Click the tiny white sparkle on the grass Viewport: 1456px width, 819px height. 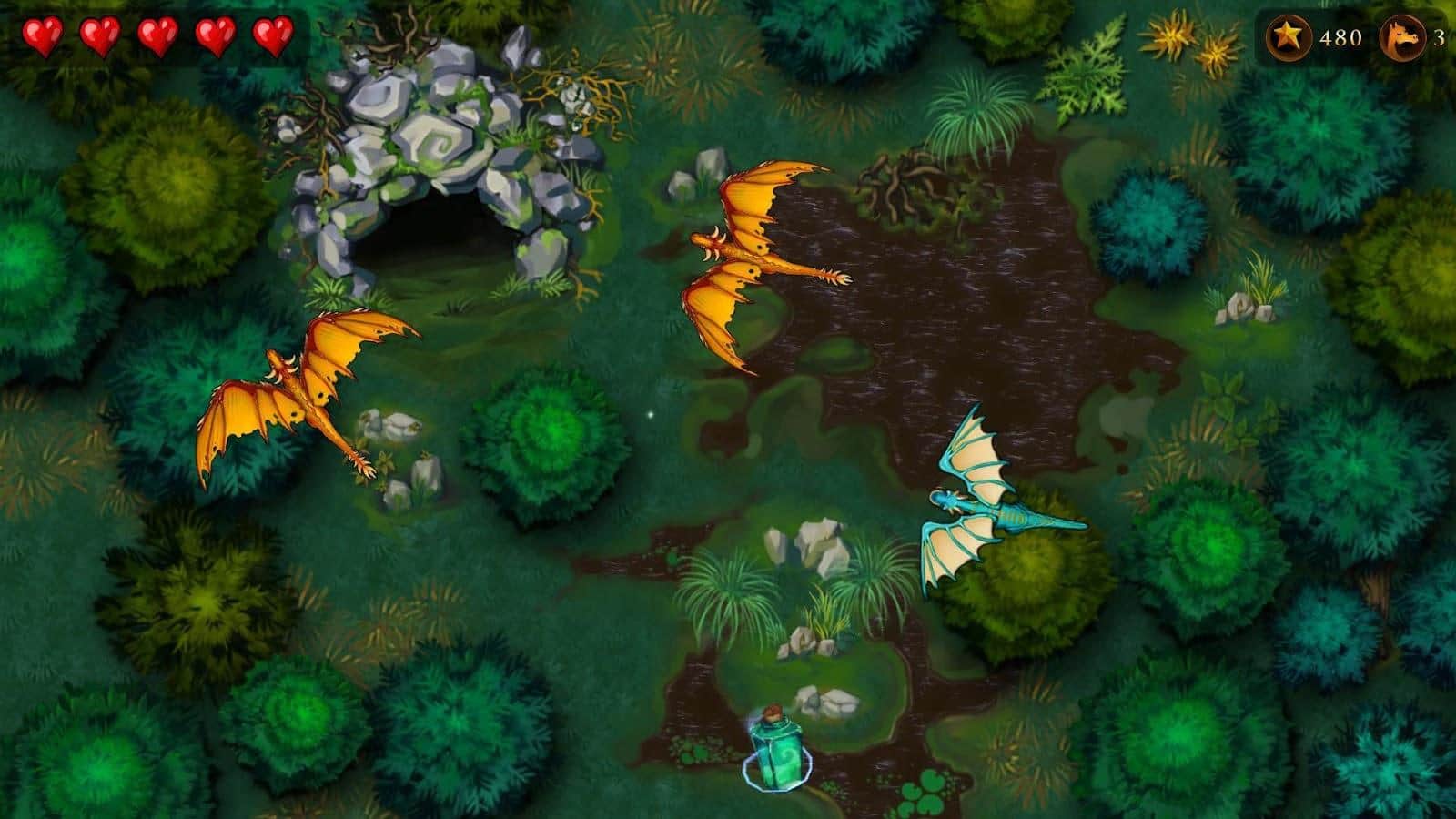(x=651, y=414)
